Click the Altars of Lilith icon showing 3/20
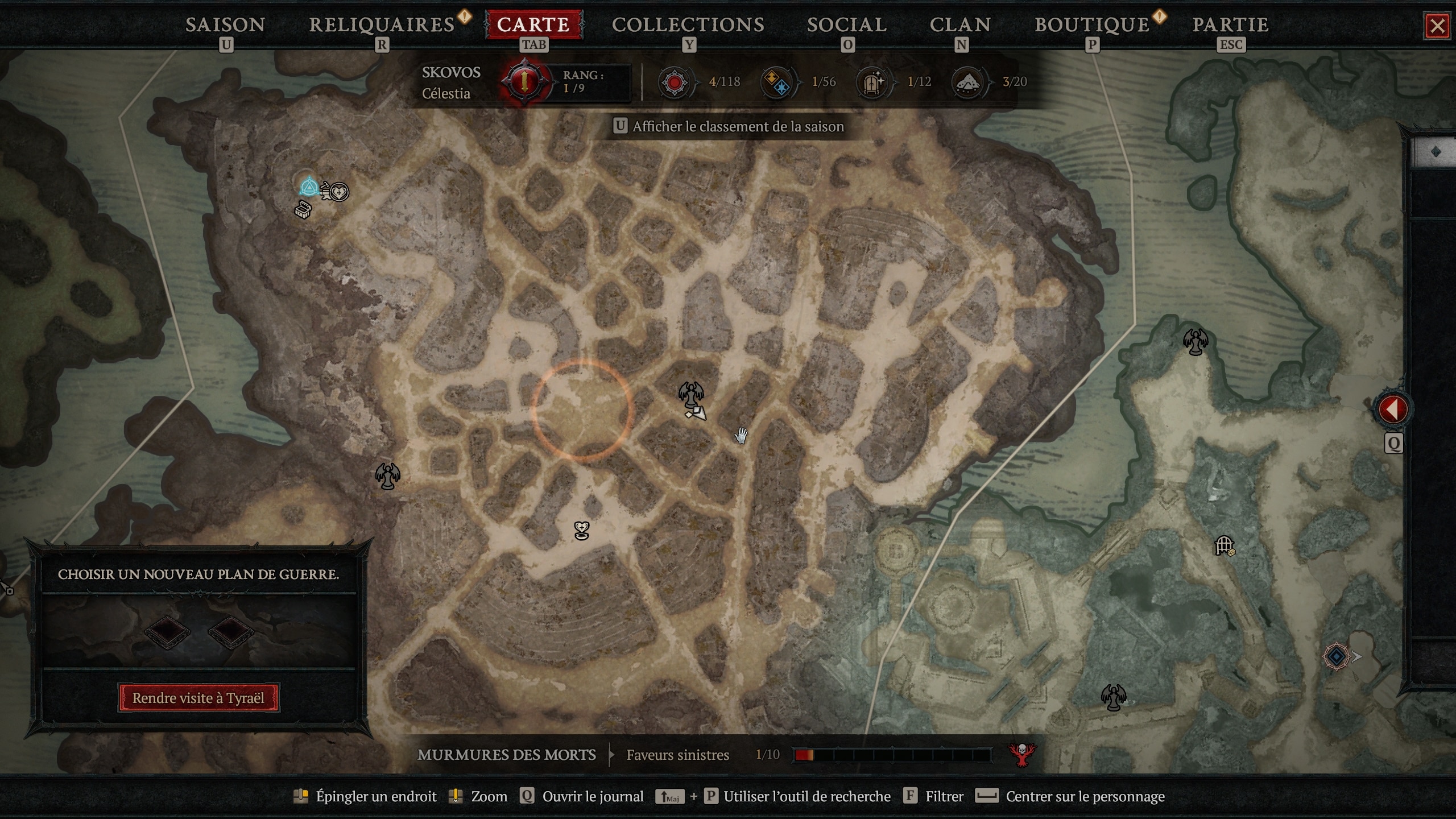Screen dimensions: 1456x819 click(x=969, y=82)
